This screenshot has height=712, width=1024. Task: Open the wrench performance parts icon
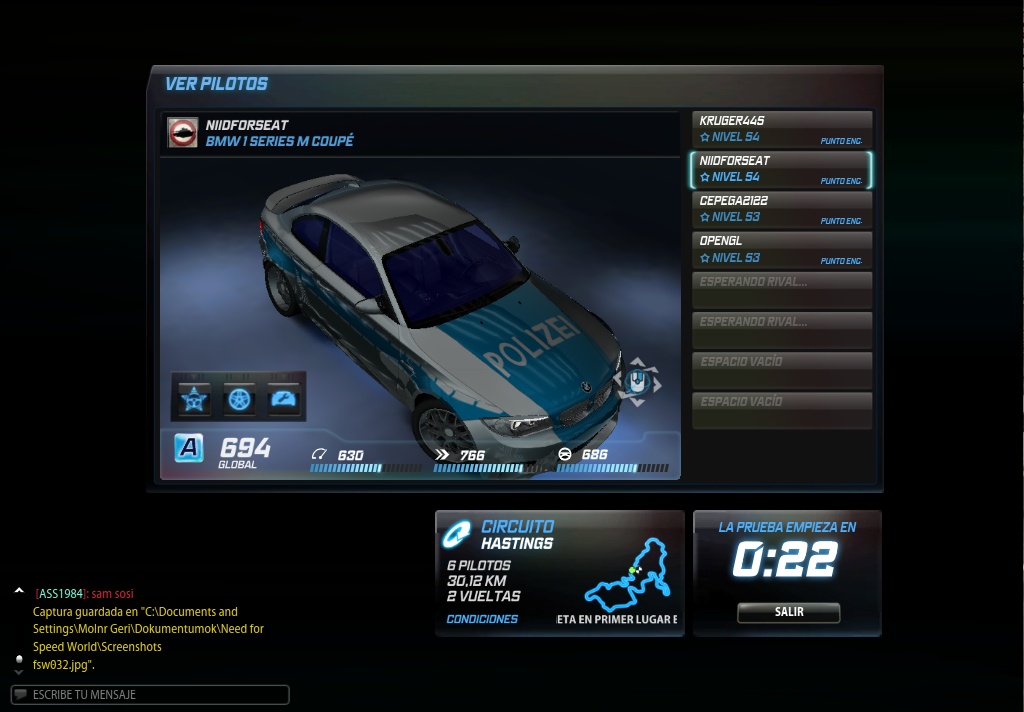pos(284,399)
